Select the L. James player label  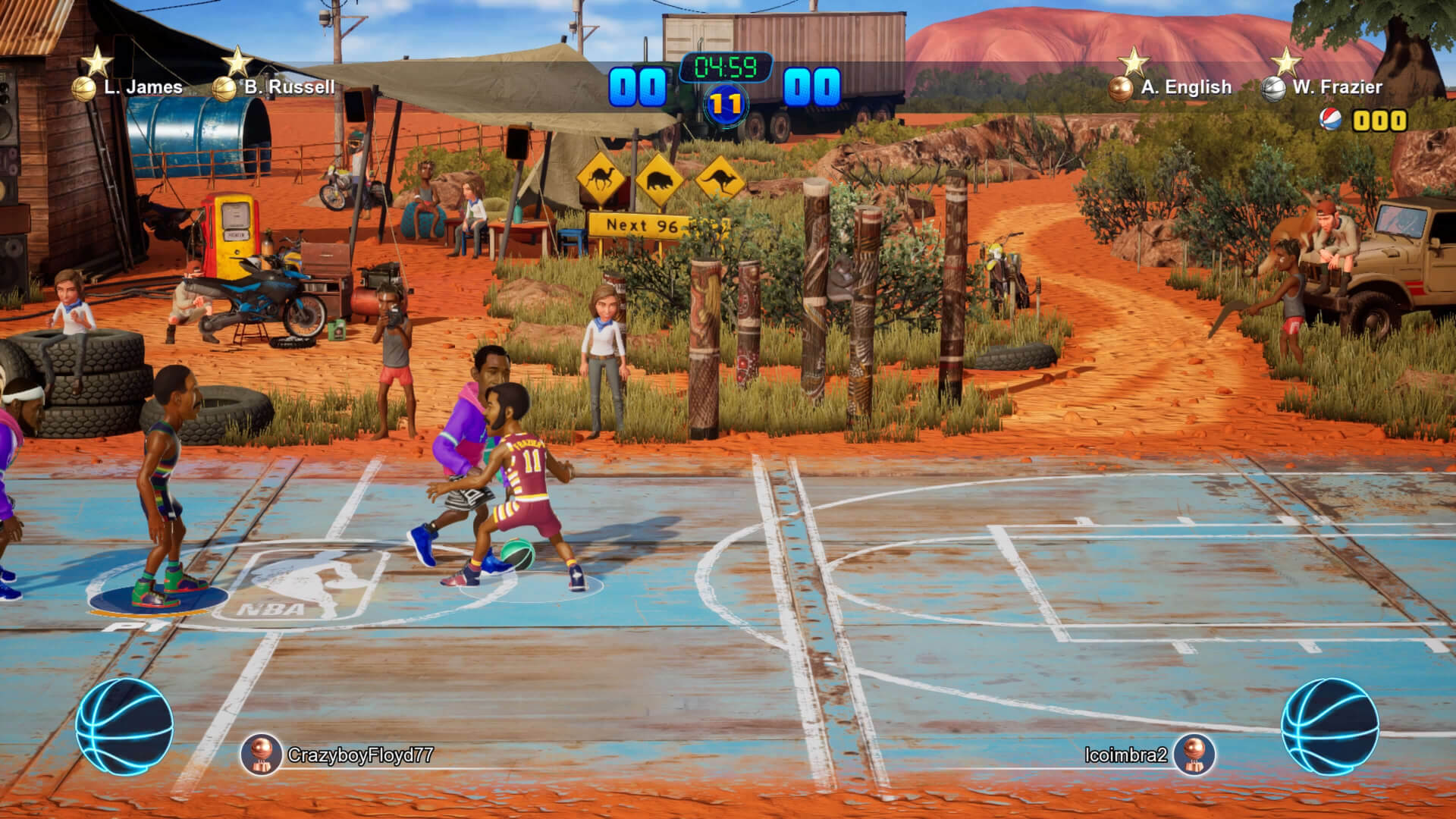(x=143, y=87)
